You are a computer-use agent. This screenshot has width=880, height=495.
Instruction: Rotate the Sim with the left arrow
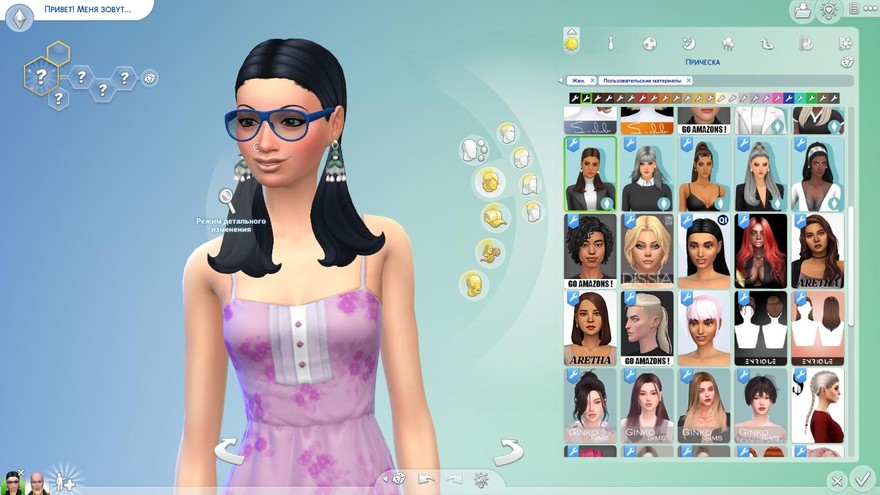229,451
